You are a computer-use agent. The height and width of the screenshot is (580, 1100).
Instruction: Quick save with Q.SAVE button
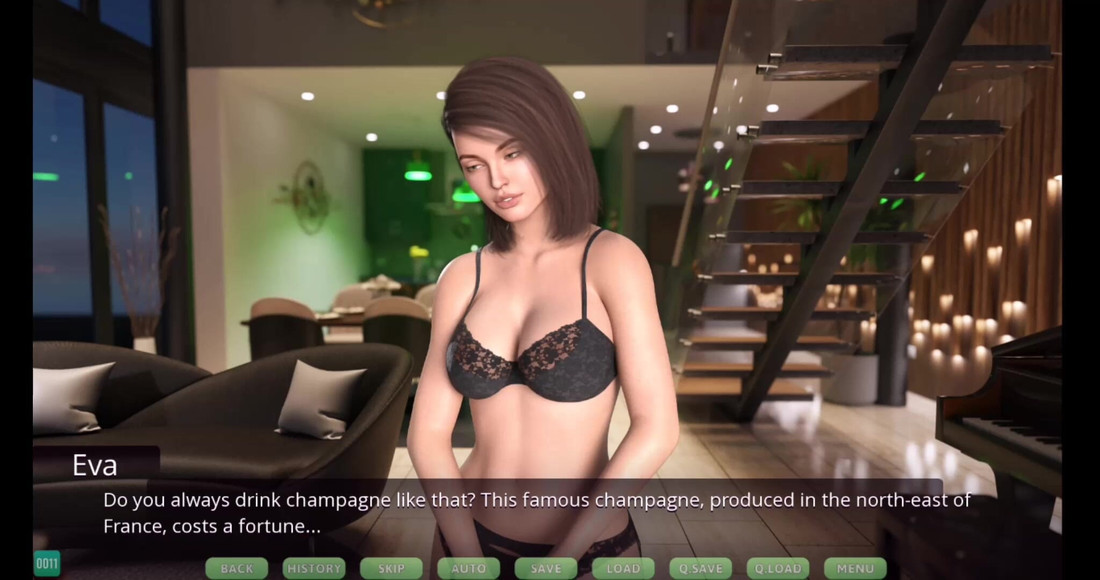pos(700,568)
